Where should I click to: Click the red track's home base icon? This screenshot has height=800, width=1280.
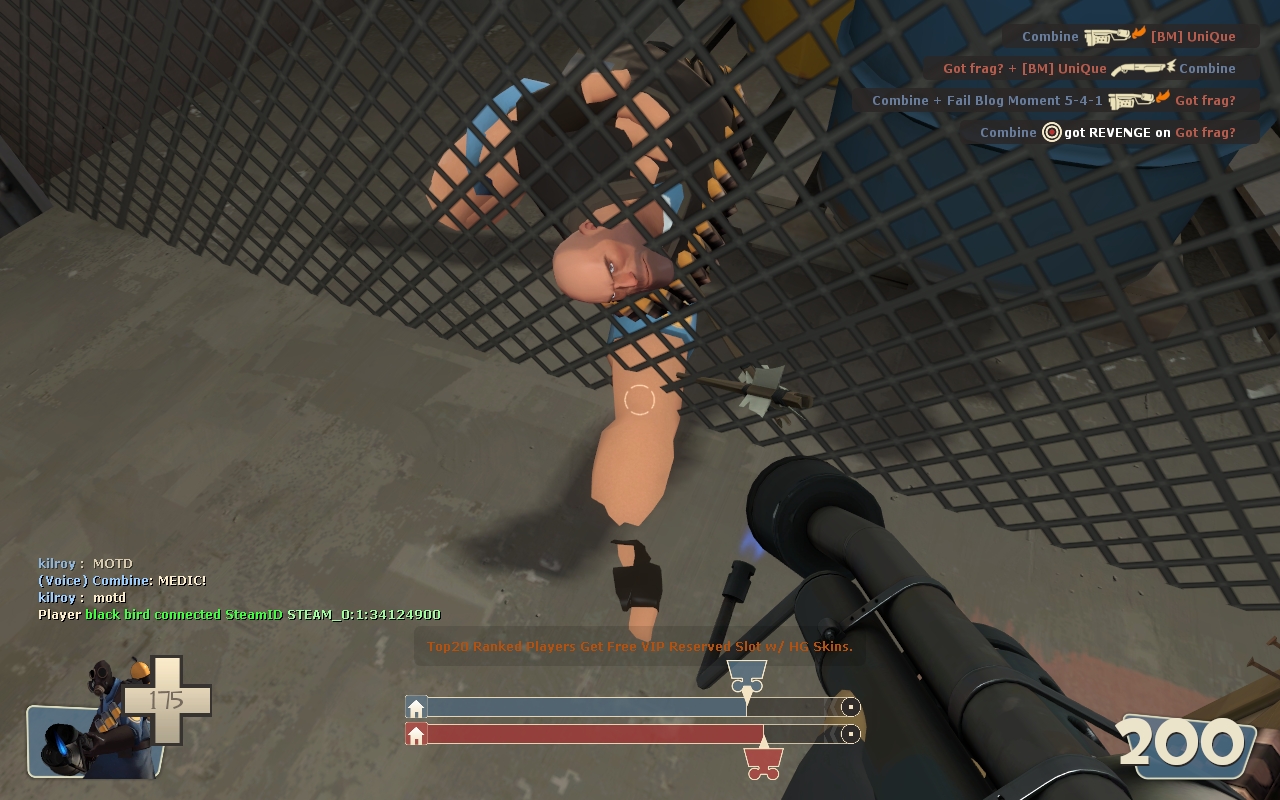click(x=416, y=735)
